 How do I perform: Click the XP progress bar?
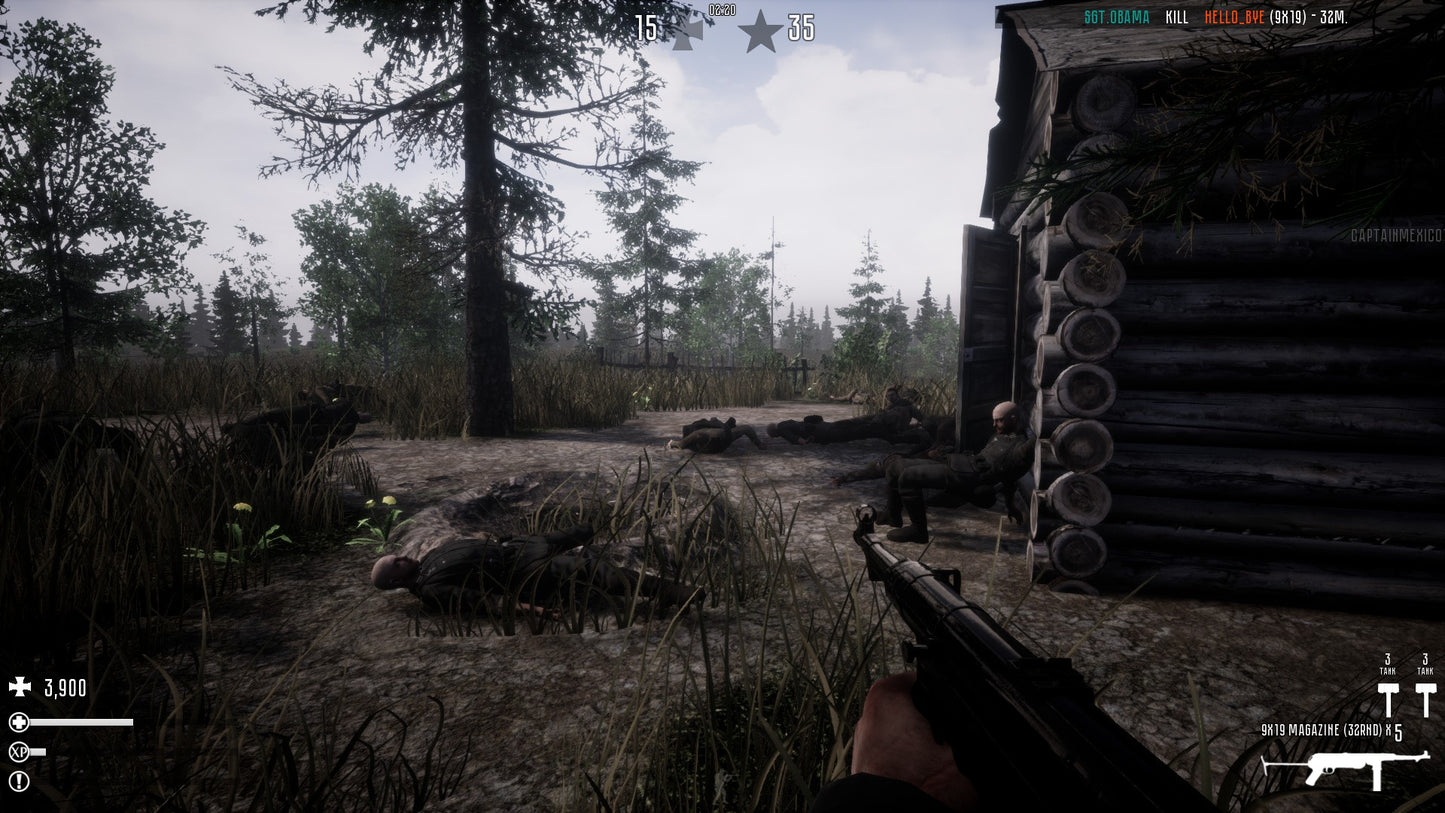click(38, 751)
